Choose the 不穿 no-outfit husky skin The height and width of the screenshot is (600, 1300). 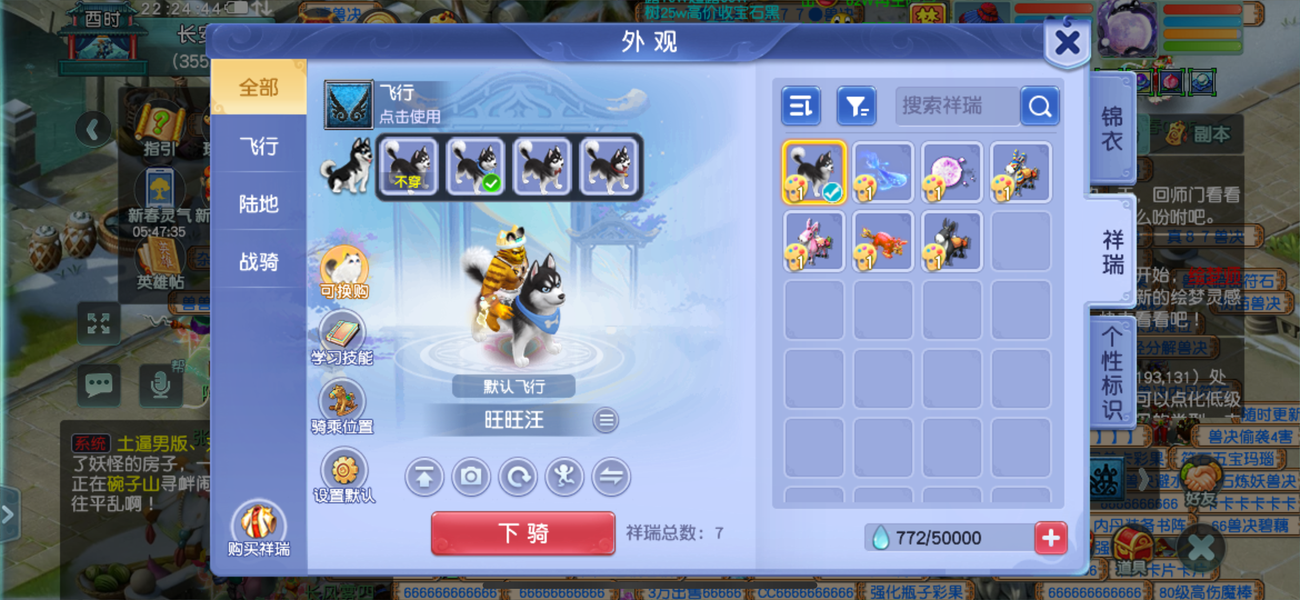point(406,165)
